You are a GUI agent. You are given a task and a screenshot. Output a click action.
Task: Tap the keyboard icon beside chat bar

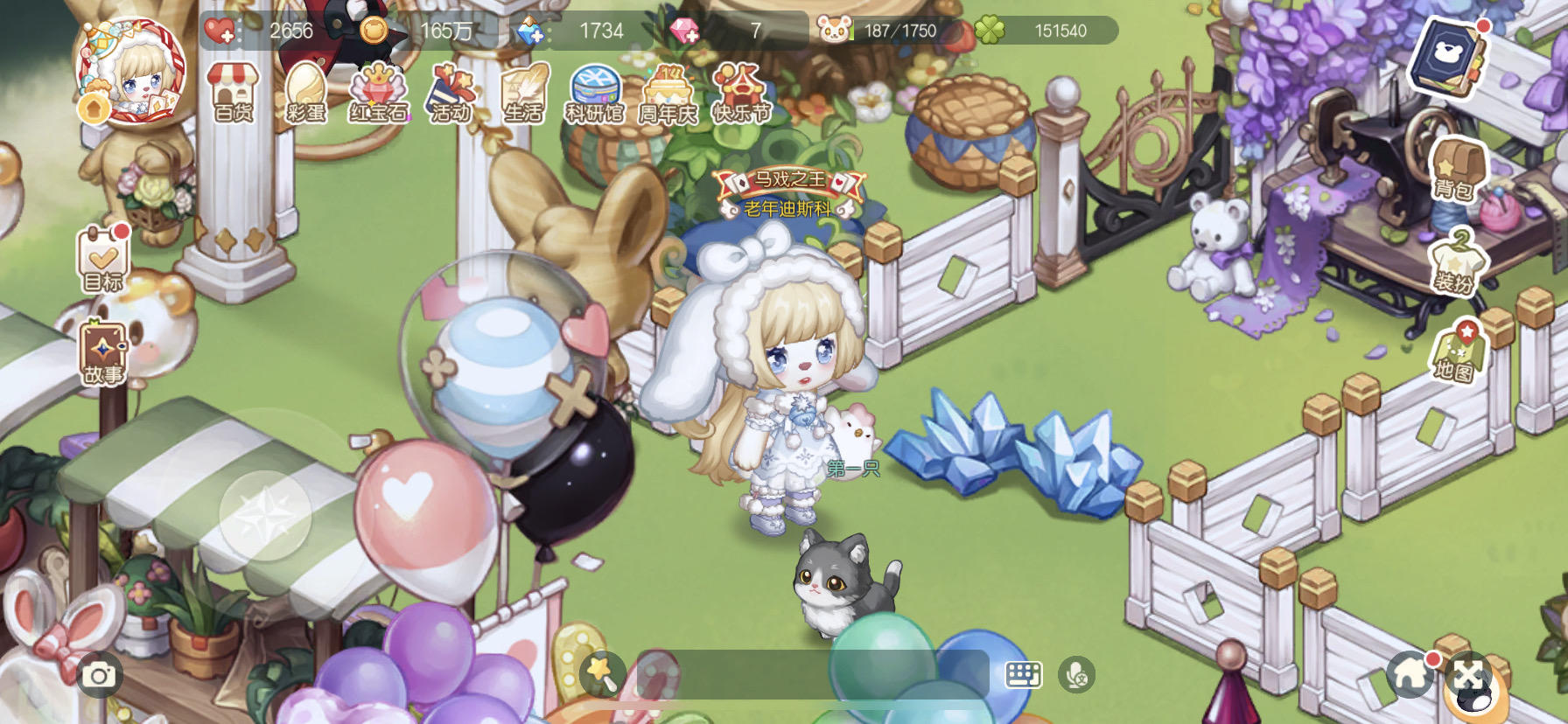[1024, 675]
